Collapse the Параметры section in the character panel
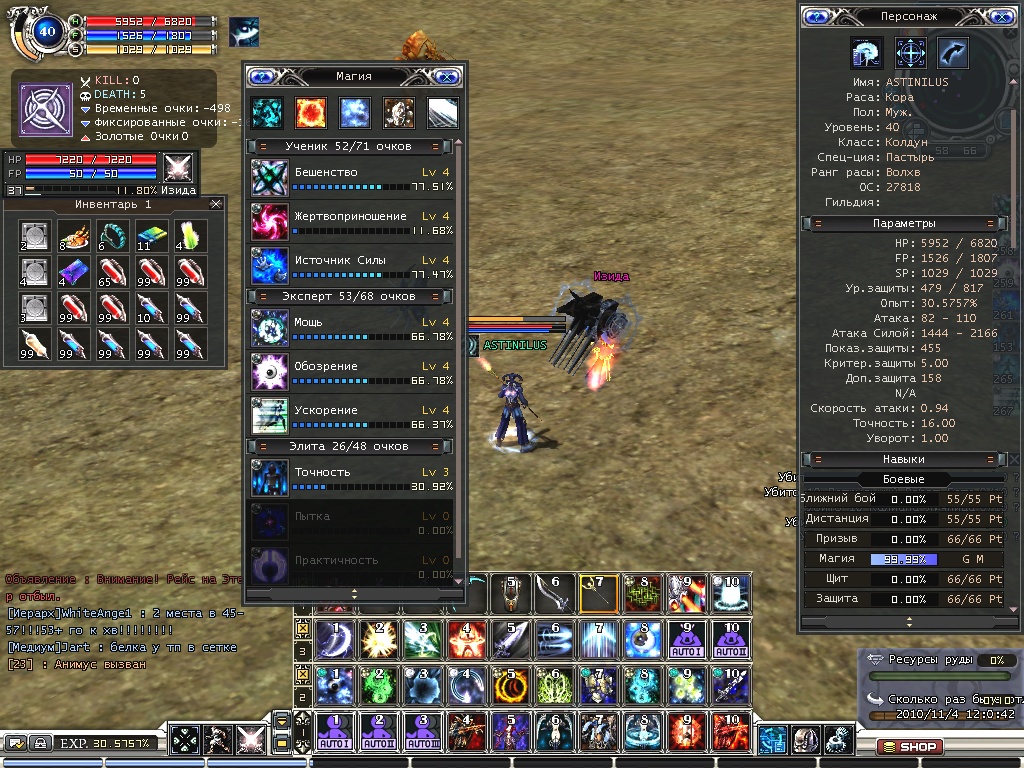 click(990, 223)
